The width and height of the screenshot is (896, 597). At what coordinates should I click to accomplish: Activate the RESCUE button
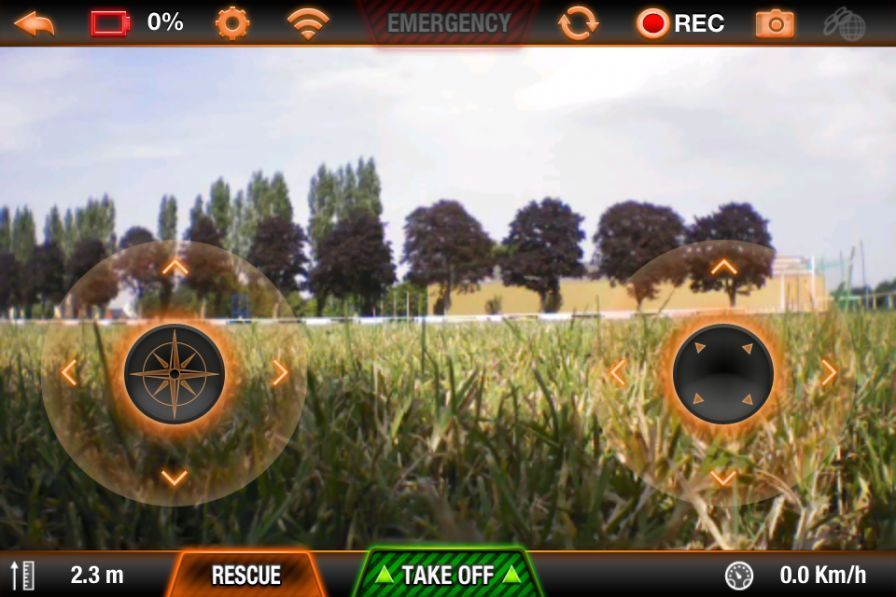(246, 575)
